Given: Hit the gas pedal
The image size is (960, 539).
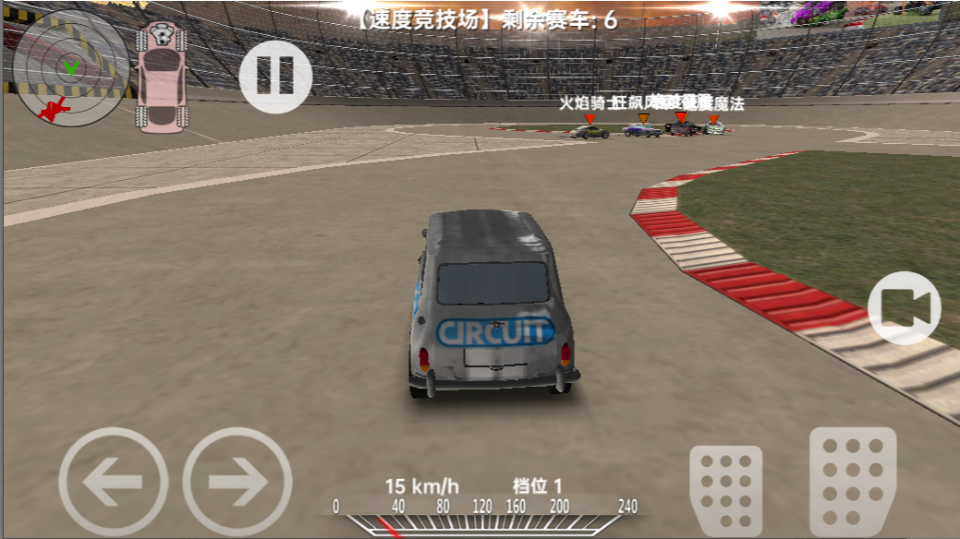Looking at the screenshot, I should pos(852,481).
